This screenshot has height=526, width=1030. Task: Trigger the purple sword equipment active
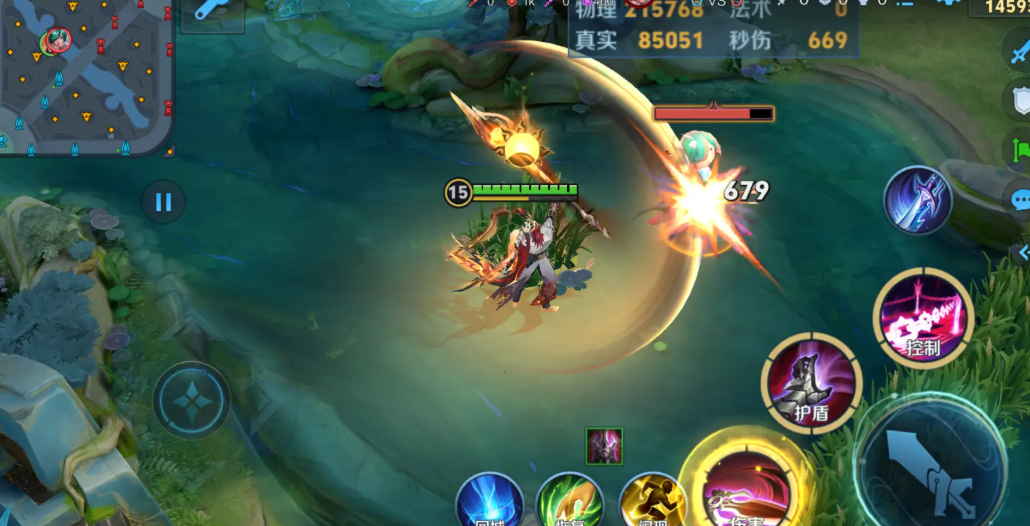(x=917, y=200)
